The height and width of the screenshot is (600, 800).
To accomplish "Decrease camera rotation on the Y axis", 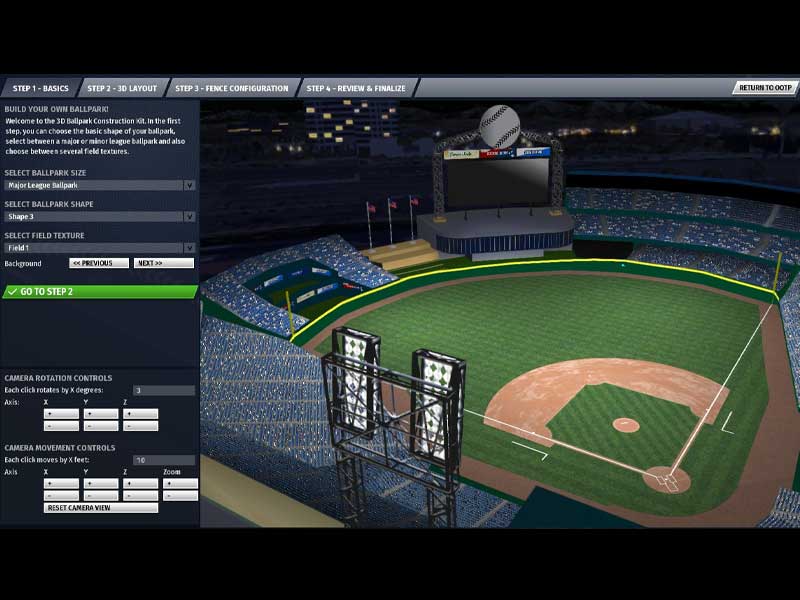I will pos(101,426).
